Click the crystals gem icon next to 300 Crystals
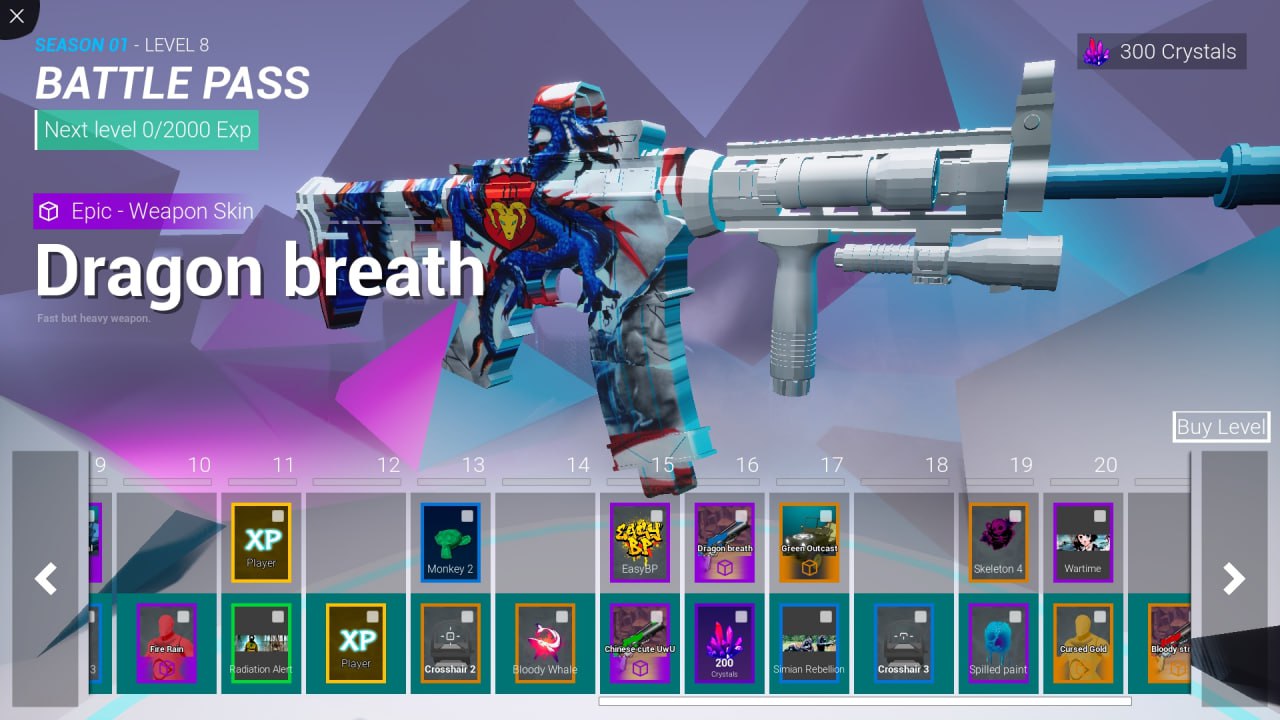This screenshot has width=1280, height=720. [x=1094, y=51]
